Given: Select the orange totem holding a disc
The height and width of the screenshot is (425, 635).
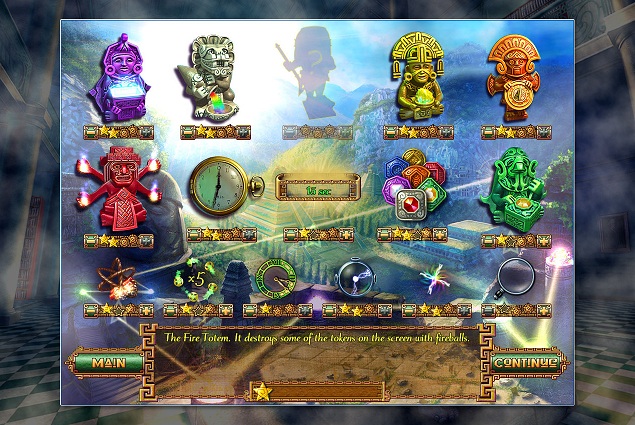Looking at the screenshot, I should [517, 78].
